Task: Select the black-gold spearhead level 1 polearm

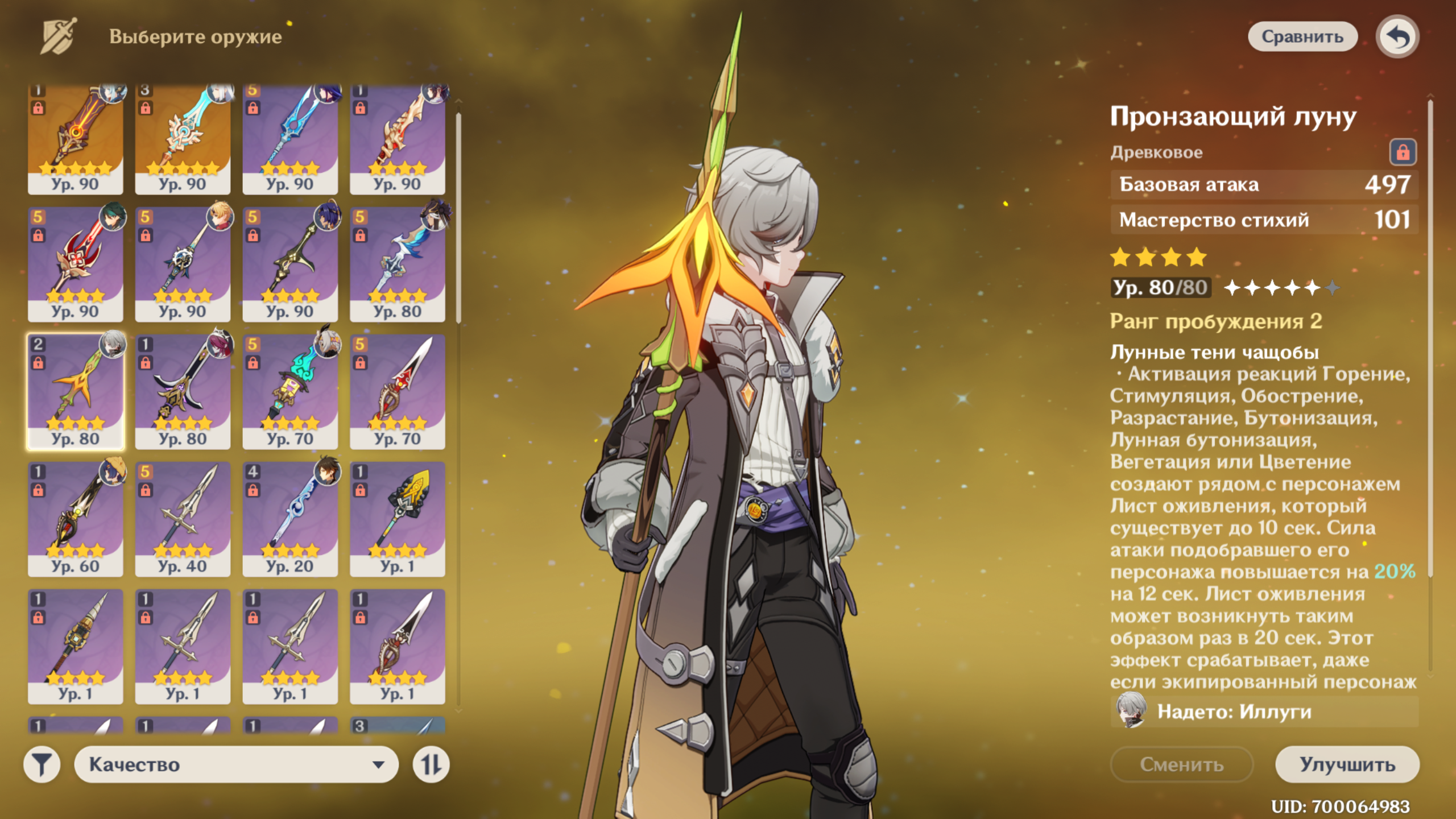Action: click(x=398, y=519)
